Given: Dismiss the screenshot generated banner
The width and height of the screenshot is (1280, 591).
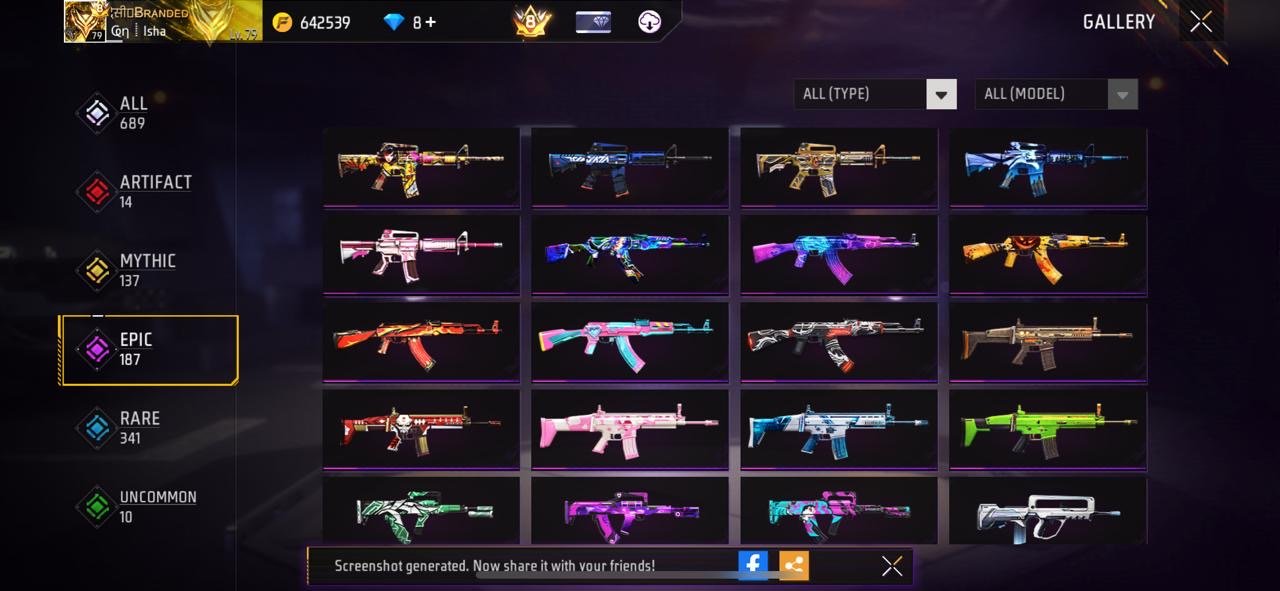Looking at the screenshot, I should 892,566.
